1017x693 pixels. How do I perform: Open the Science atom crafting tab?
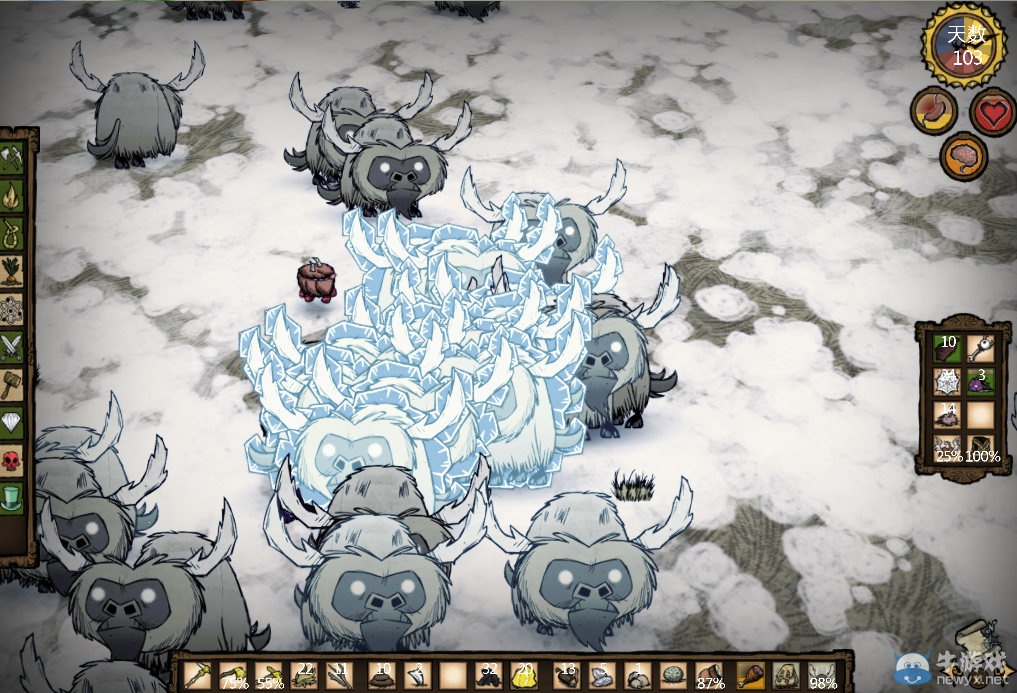pyautogui.click(x=12, y=308)
